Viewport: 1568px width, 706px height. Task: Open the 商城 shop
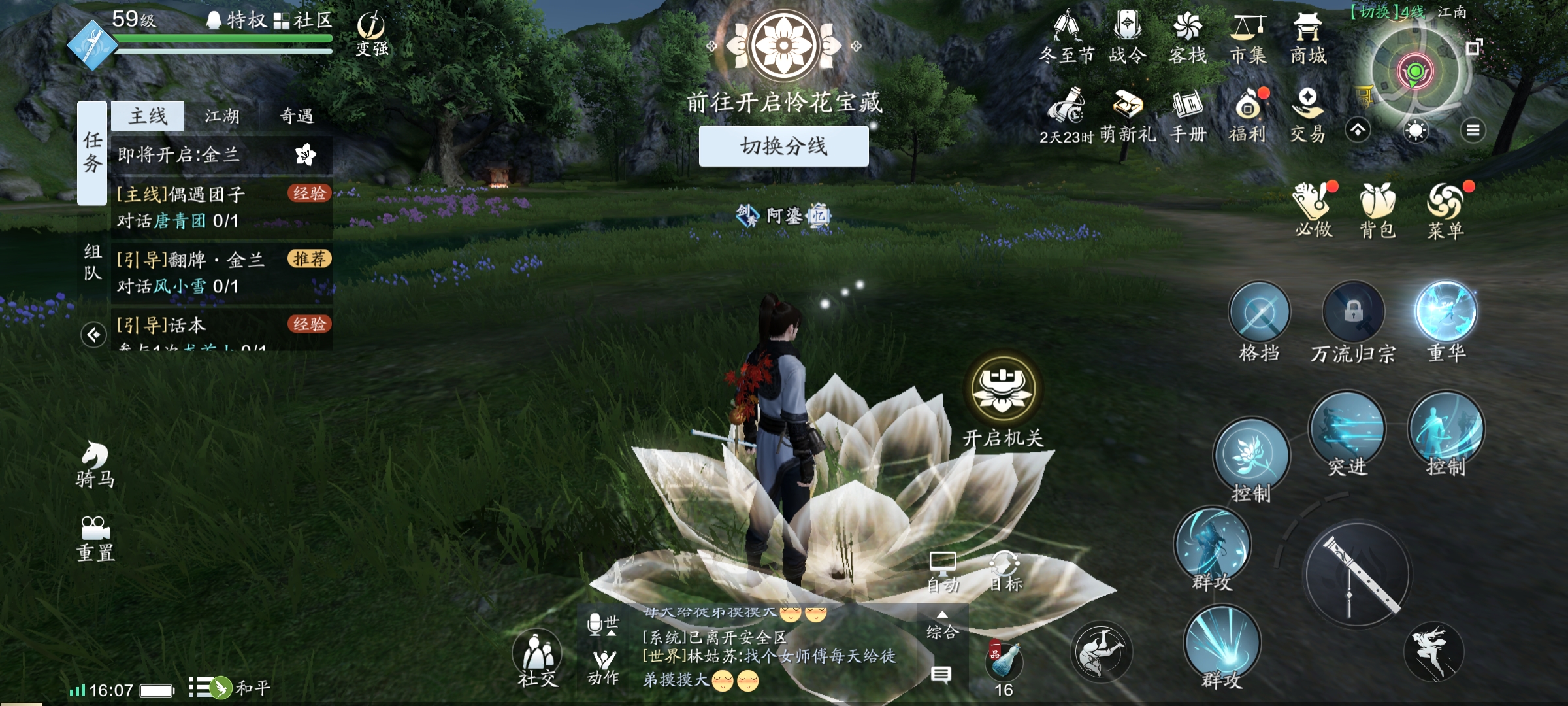1308,38
